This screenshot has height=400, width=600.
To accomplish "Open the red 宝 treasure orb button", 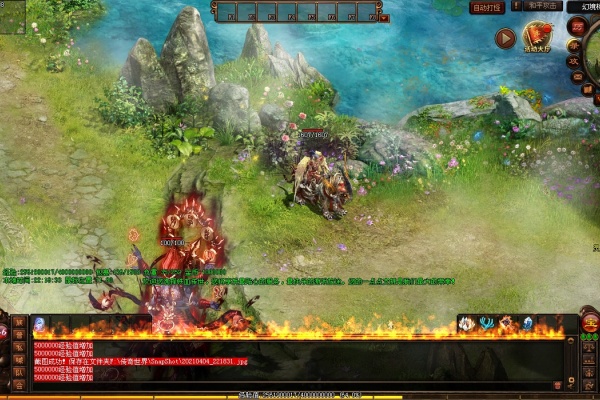I will point(590,322).
